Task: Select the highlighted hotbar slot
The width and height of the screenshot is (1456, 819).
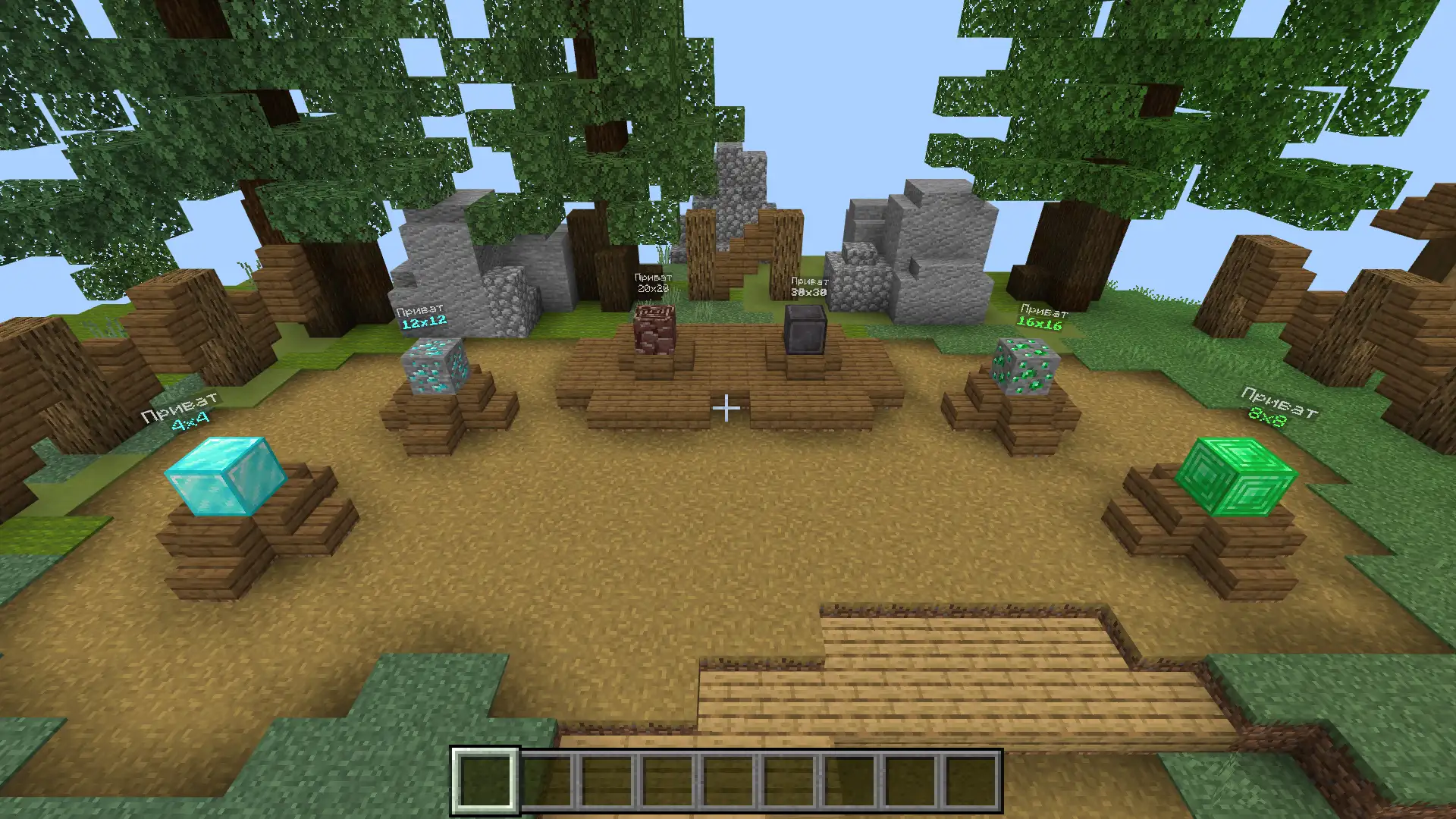Action: (485, 781)
